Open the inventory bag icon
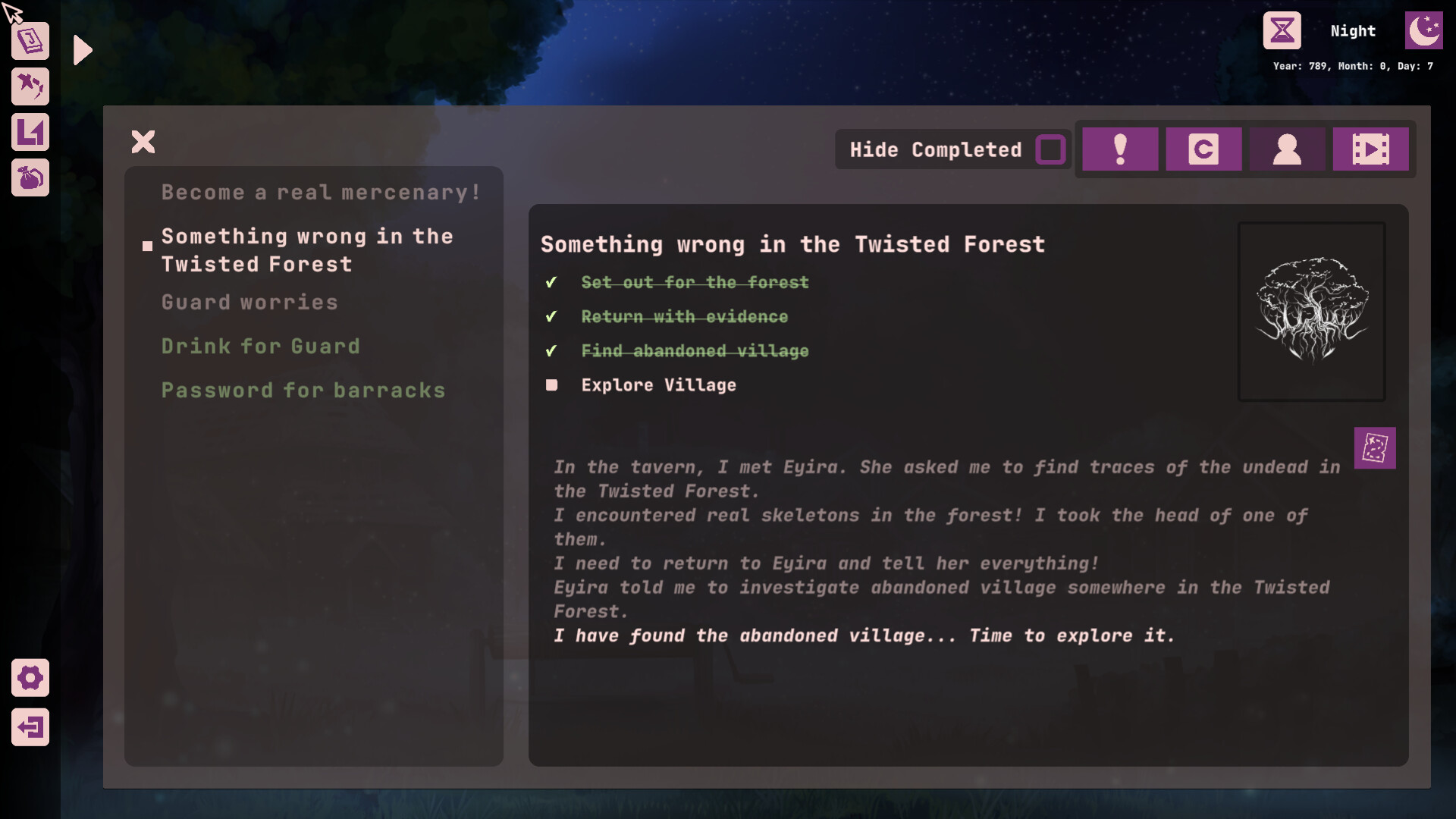 (x=30, y=178)
